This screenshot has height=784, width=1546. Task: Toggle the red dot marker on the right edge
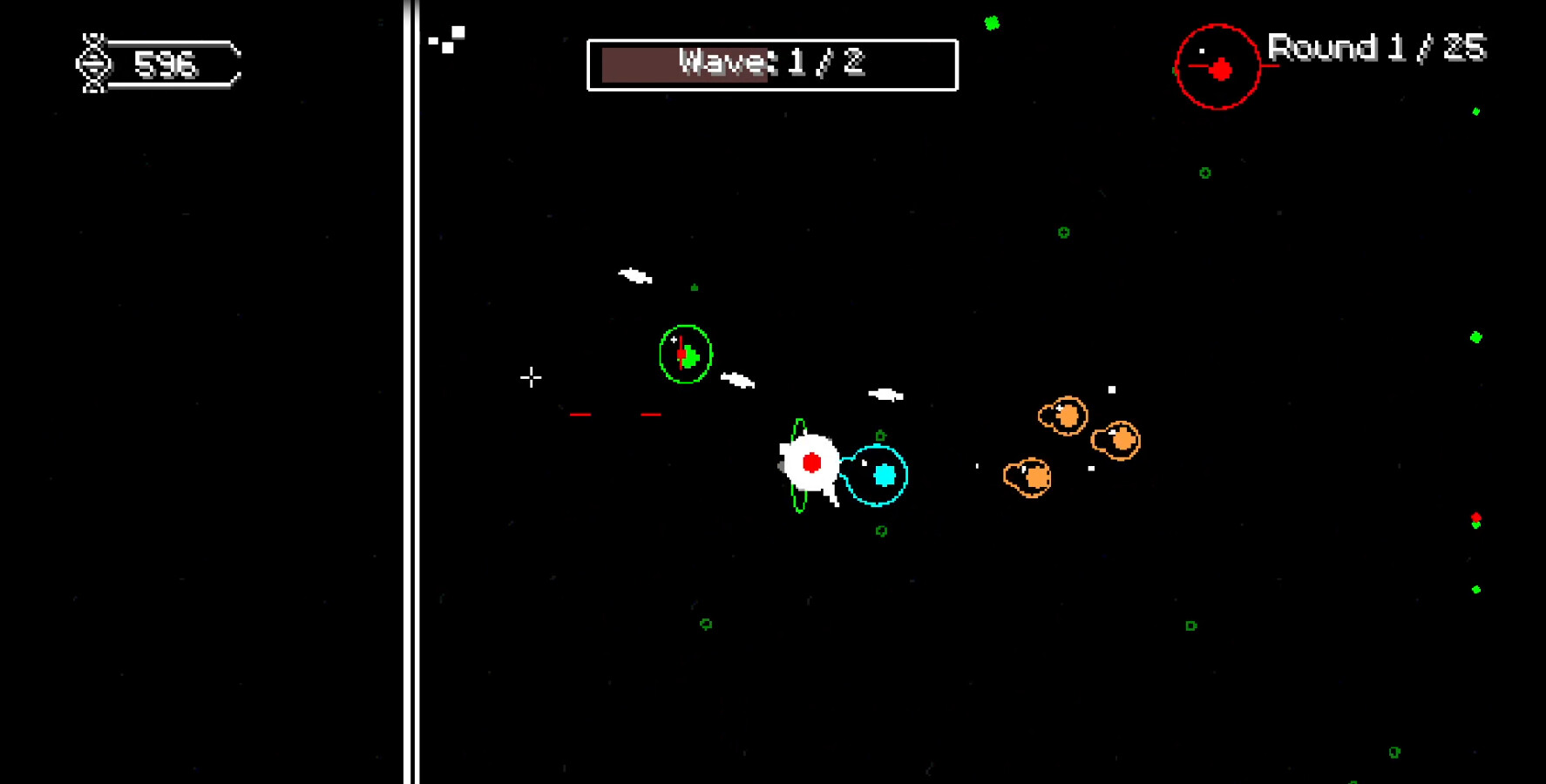[1475, 515]
